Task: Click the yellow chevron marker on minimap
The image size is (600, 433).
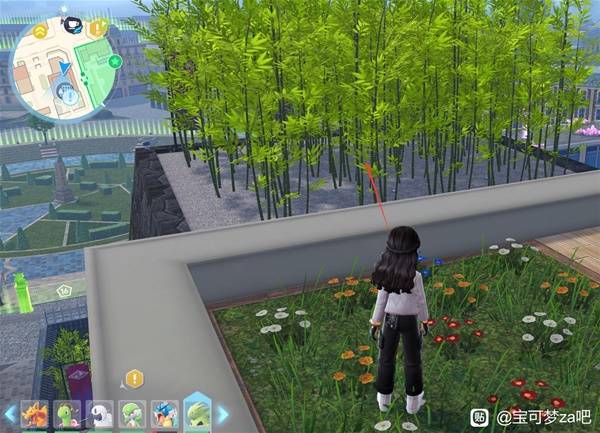Action: [x=40, y=32]
